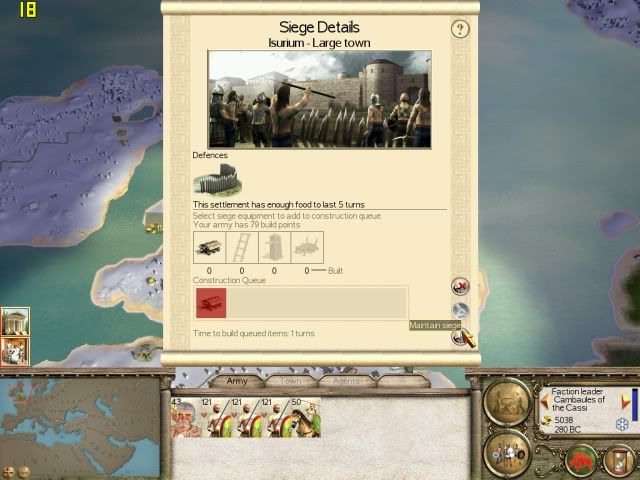Open the red faction overview button
The width and height of the screenshot is (640, 480).
tap(582, 460)
